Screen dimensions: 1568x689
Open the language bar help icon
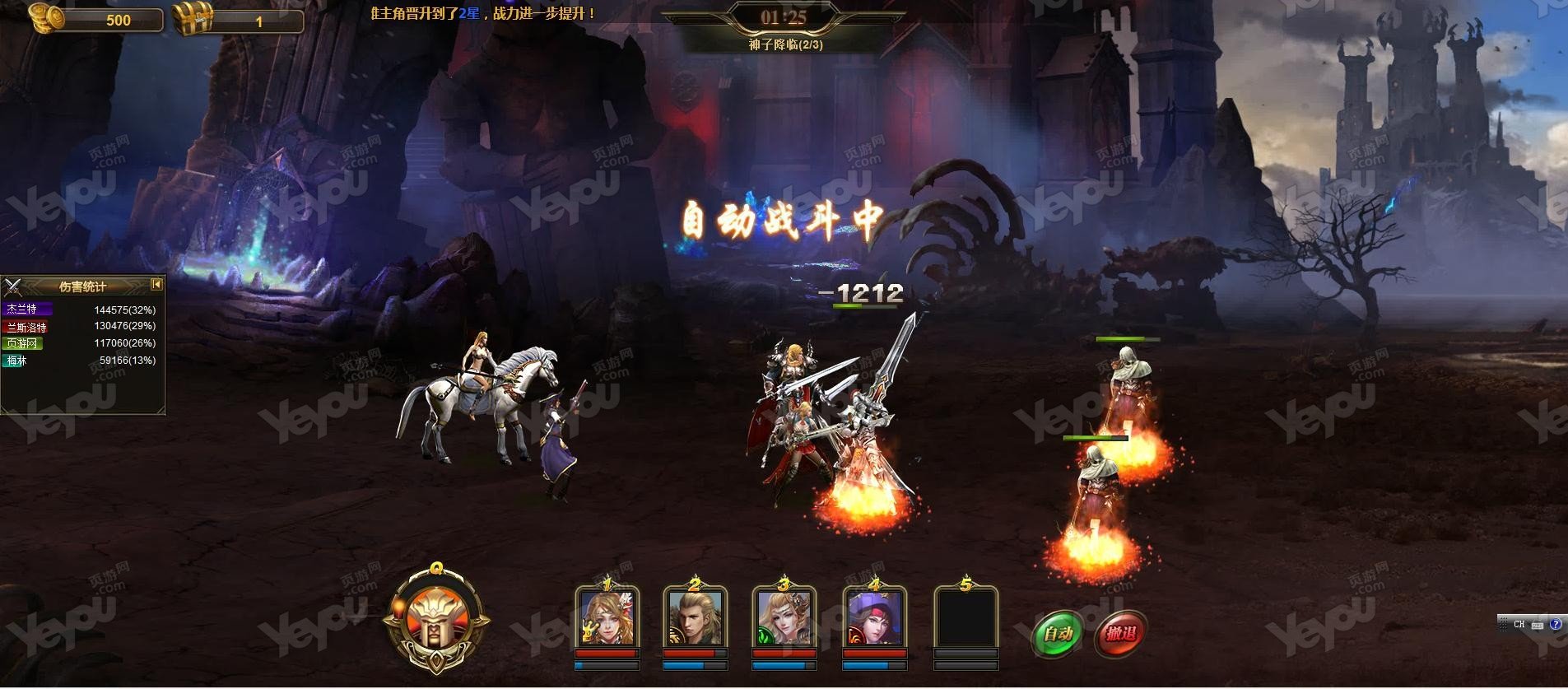pos(1555,625)
